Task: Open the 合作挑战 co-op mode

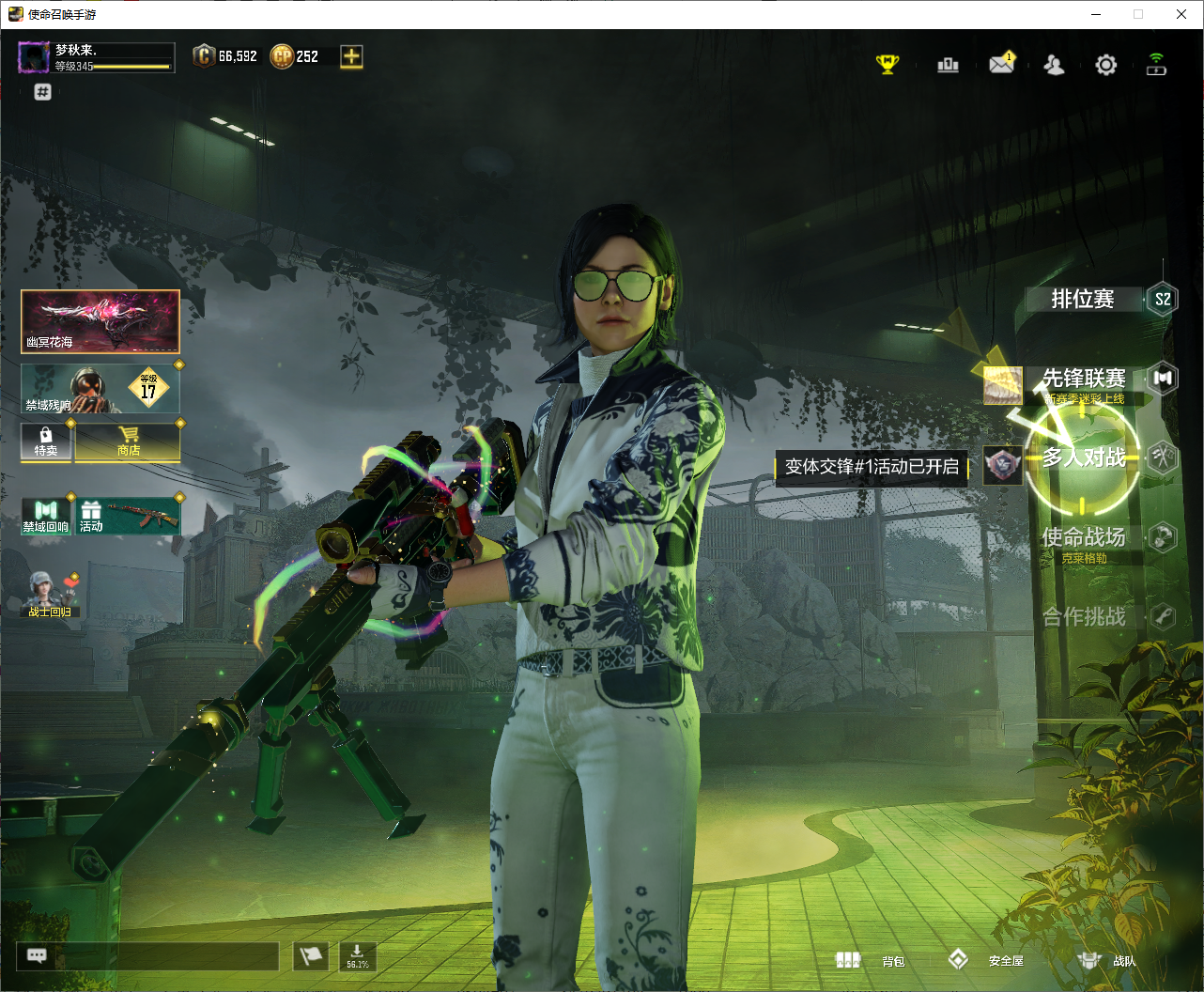Action: [x=1083, y=617]
